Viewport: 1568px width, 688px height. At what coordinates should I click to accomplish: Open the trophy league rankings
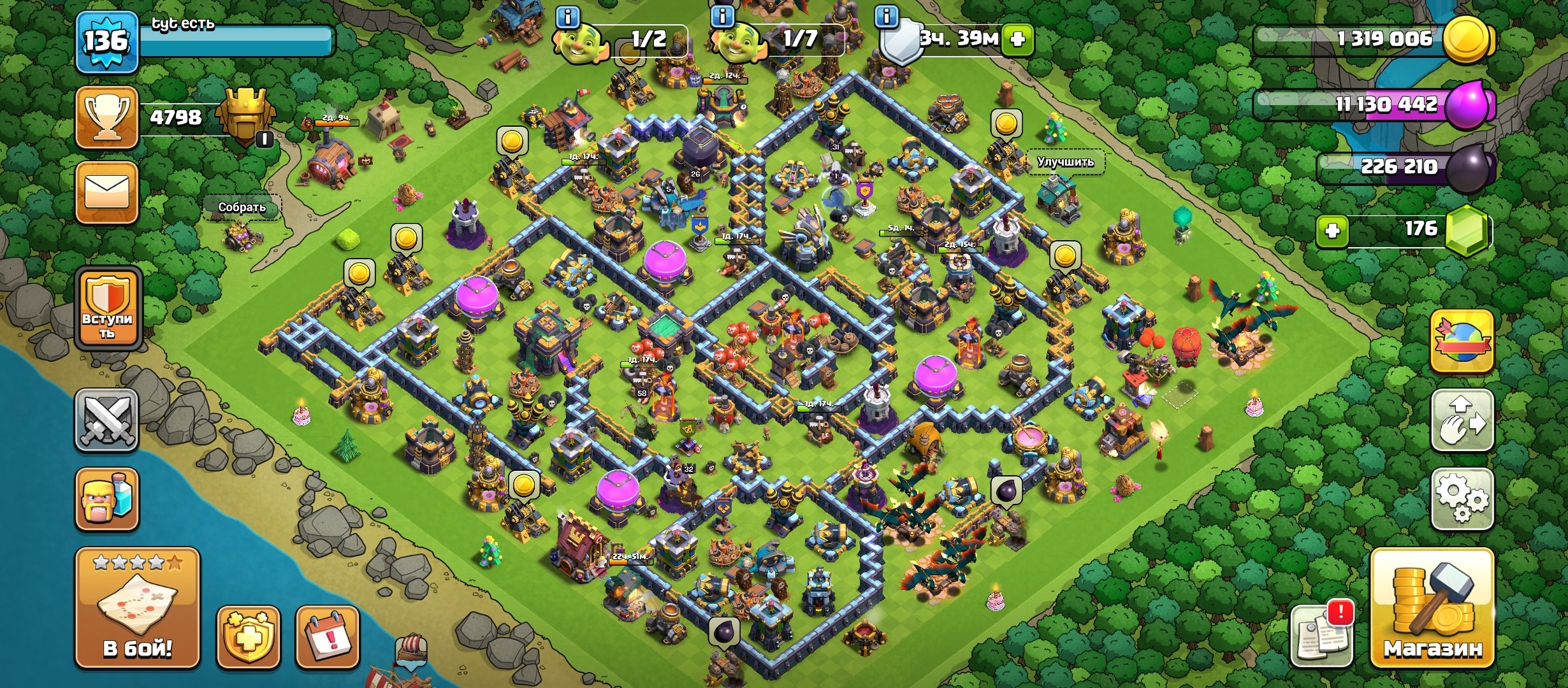[x=107, y=118]
